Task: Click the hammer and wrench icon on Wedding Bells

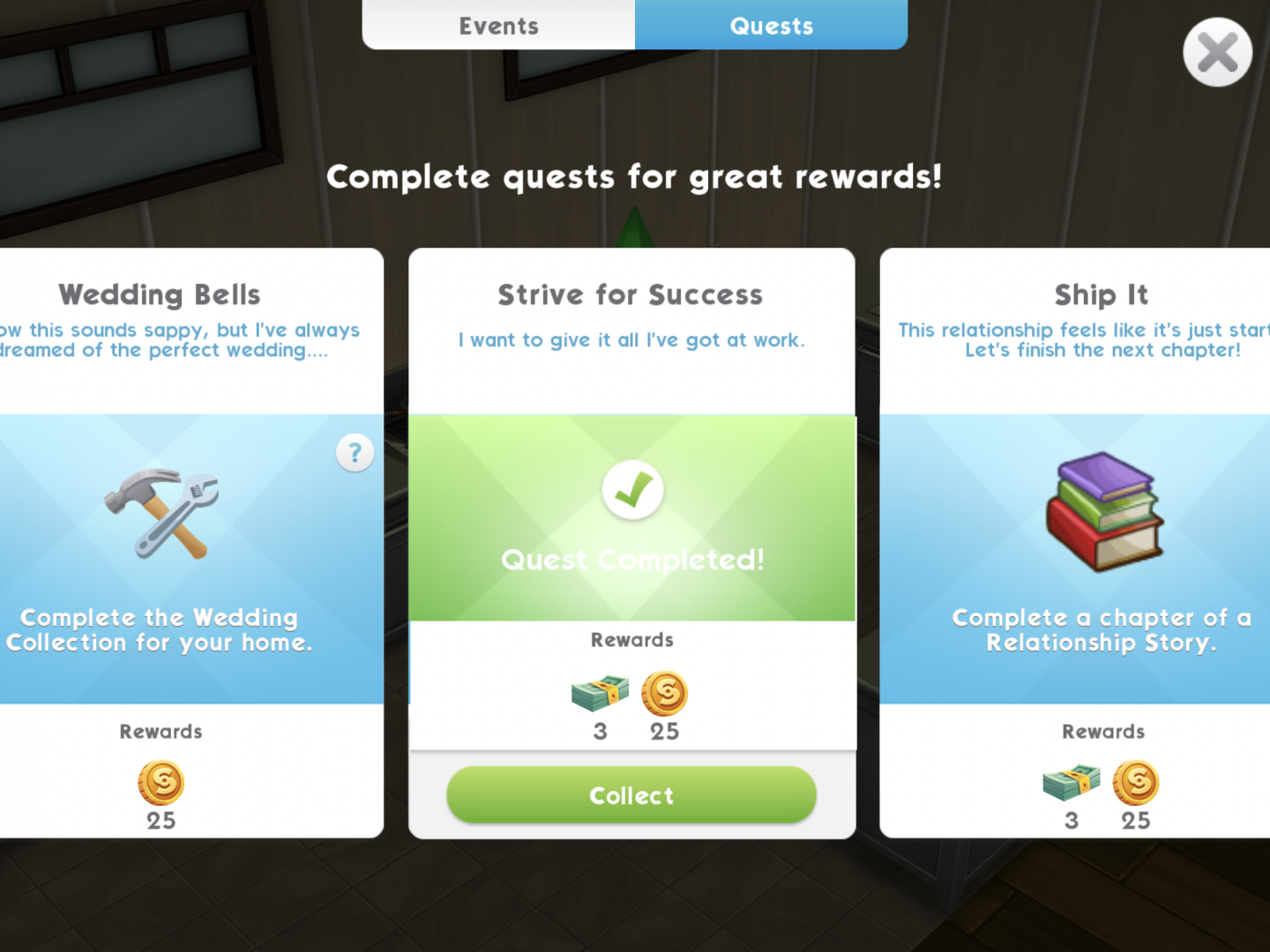Action: click(159, 511)
